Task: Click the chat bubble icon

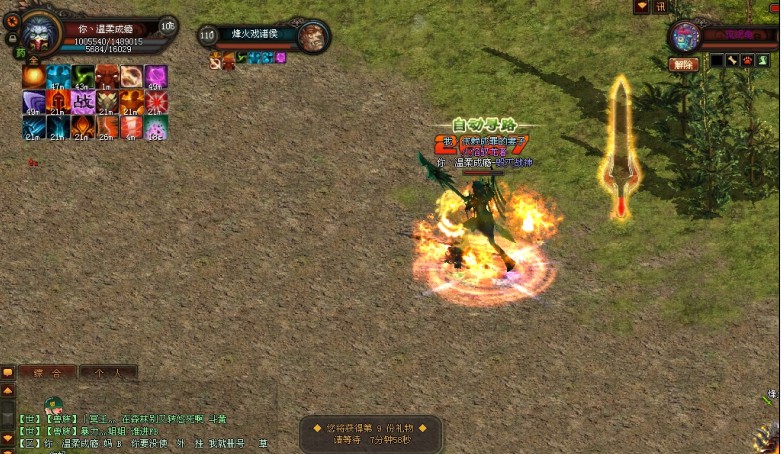Action: click(8, 372)
